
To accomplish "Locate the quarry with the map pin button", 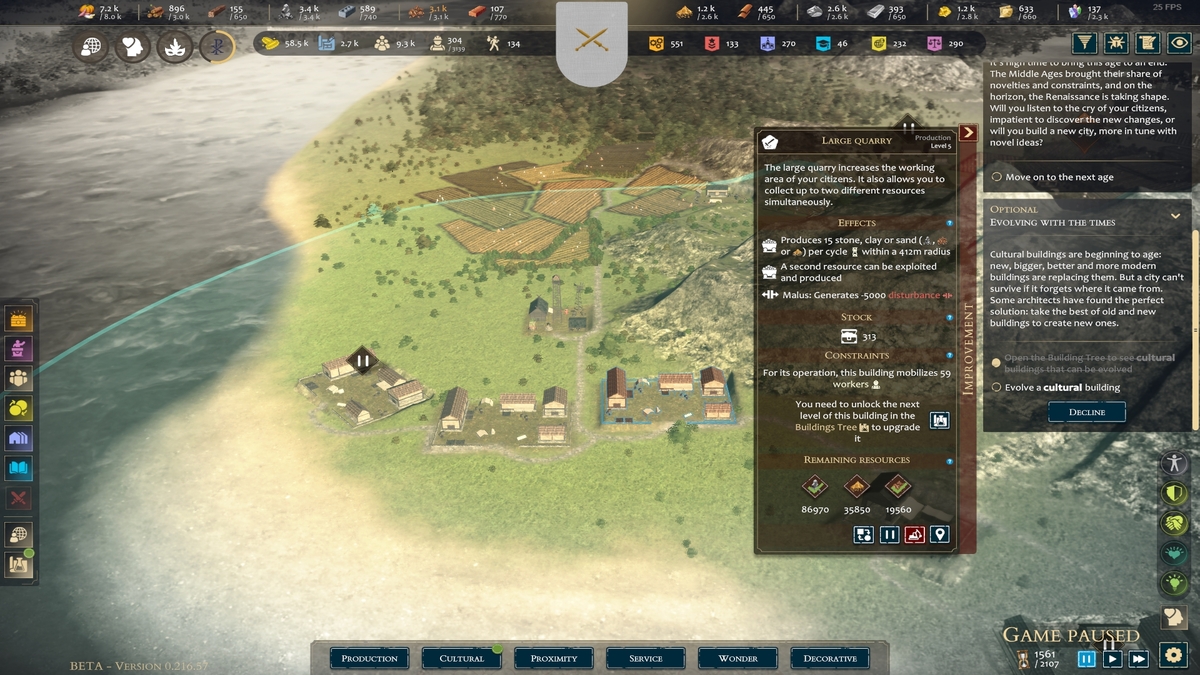I will coord(939,535).
